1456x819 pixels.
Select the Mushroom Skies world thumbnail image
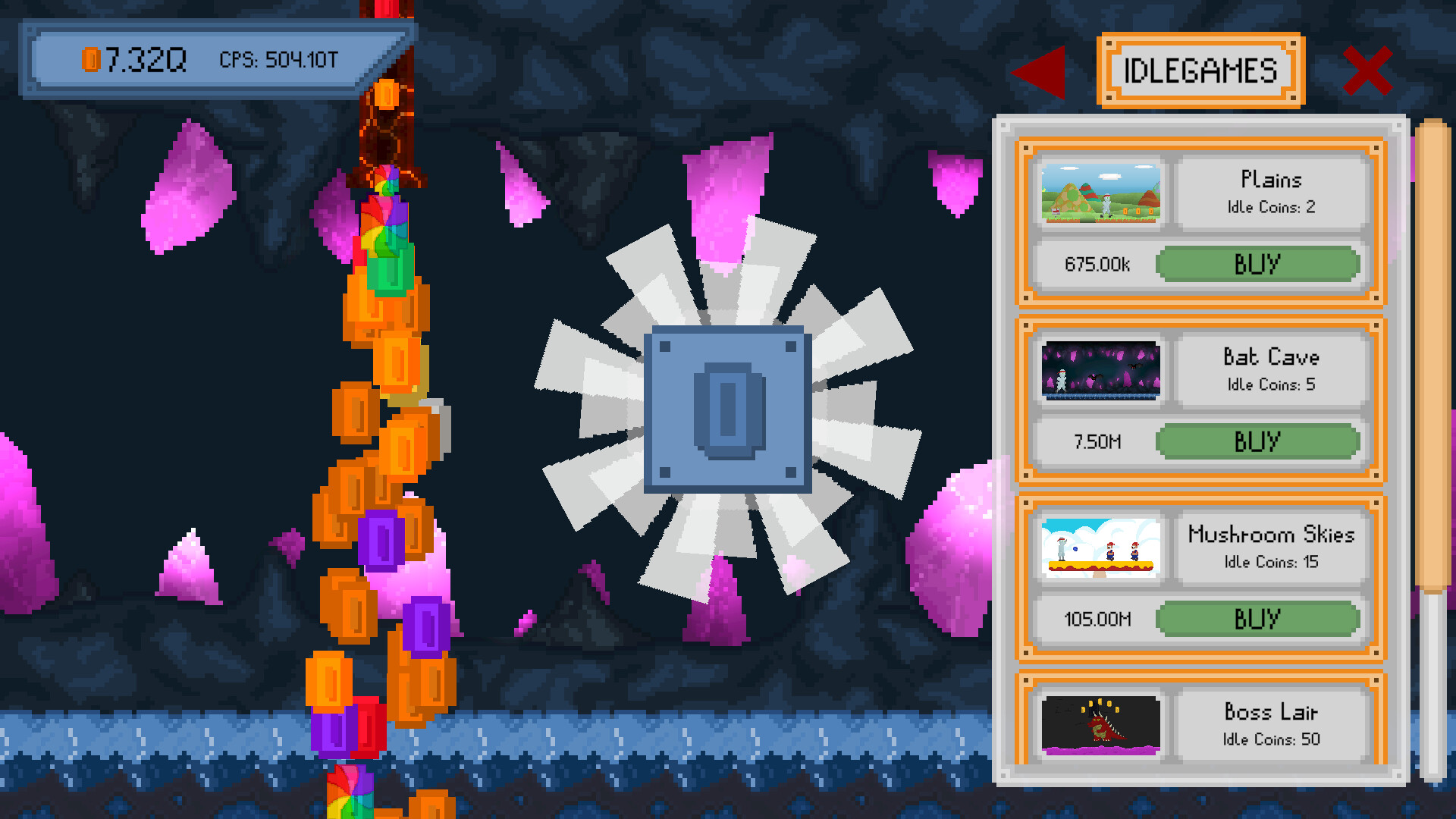tap(1100, 548)
